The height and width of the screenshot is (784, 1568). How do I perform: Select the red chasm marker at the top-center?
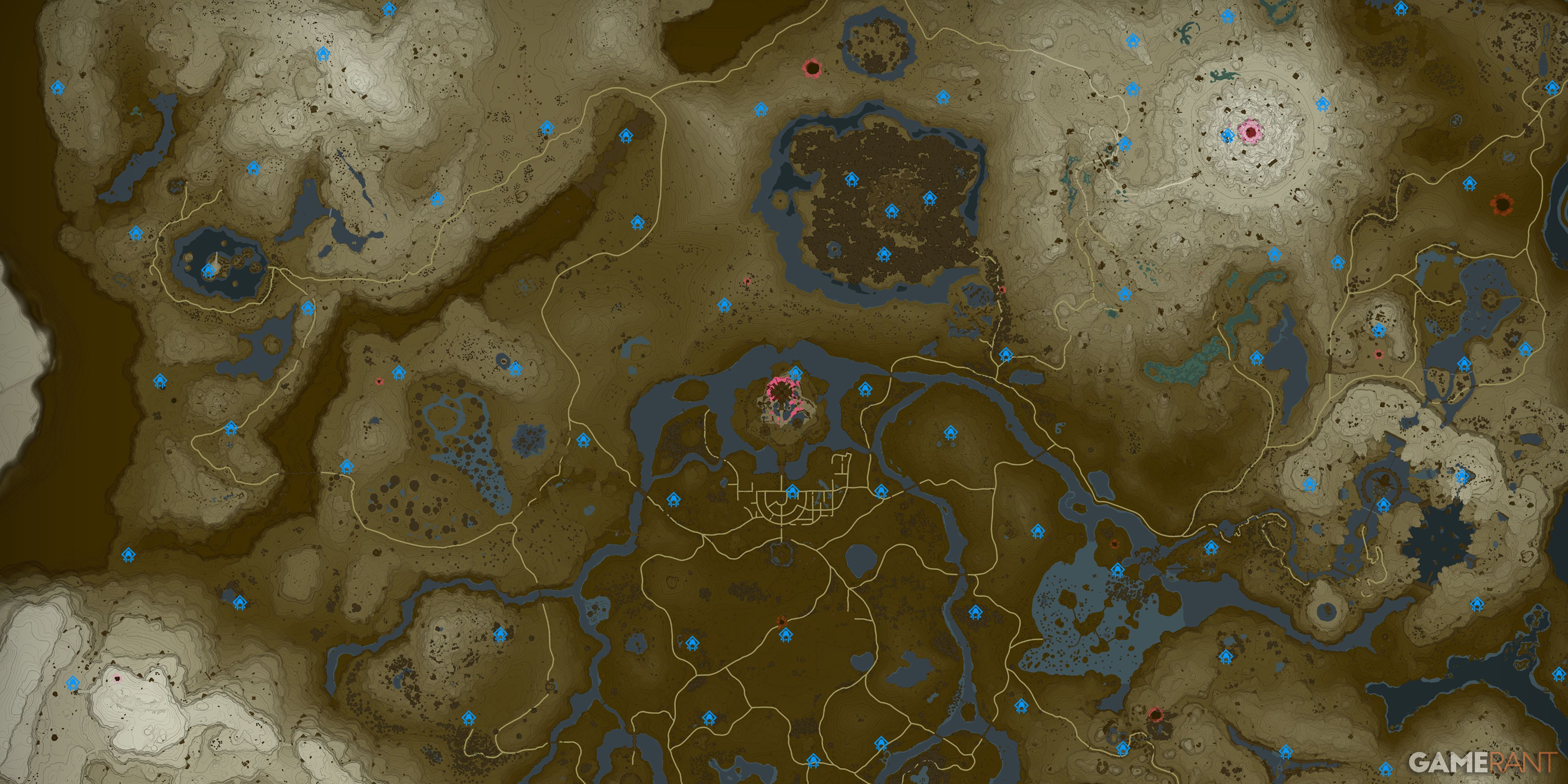pyautogui.click(x=813, y=68)
